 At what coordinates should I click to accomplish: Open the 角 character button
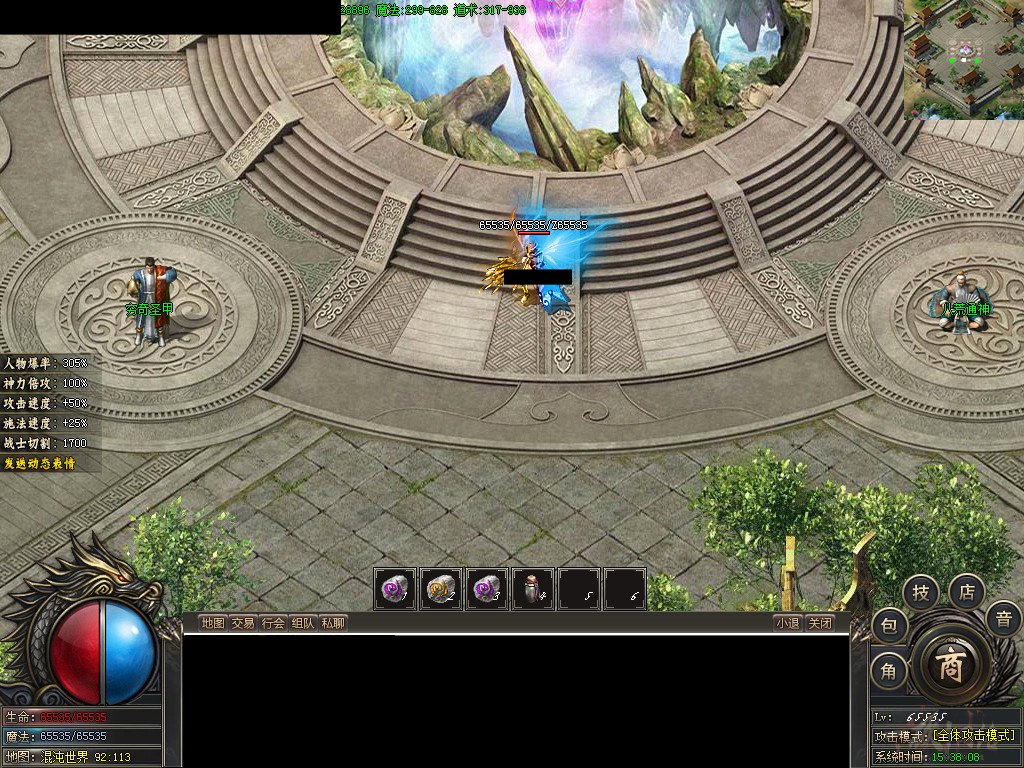889,670
